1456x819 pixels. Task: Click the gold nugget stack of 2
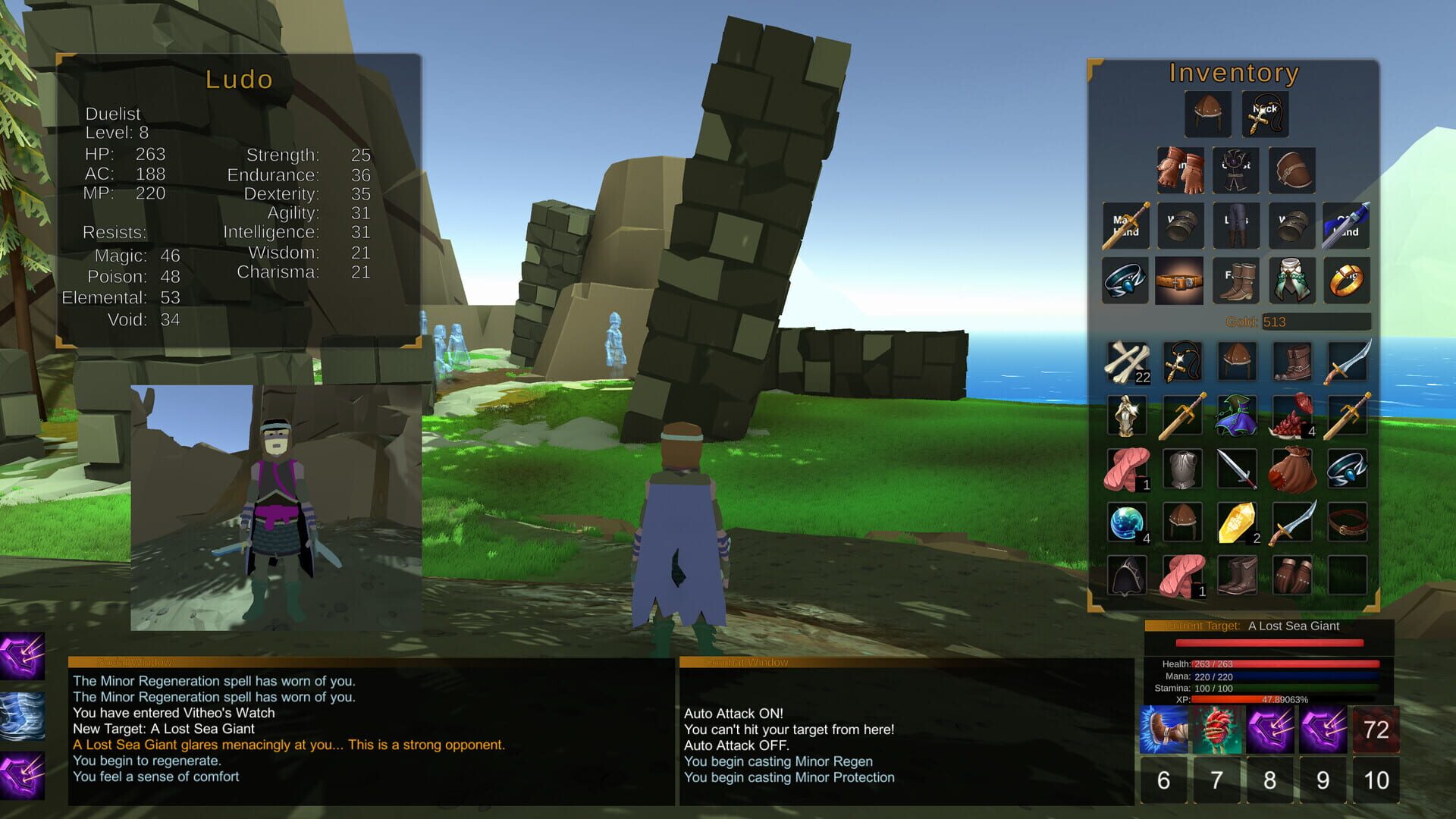pos(1236,523)
